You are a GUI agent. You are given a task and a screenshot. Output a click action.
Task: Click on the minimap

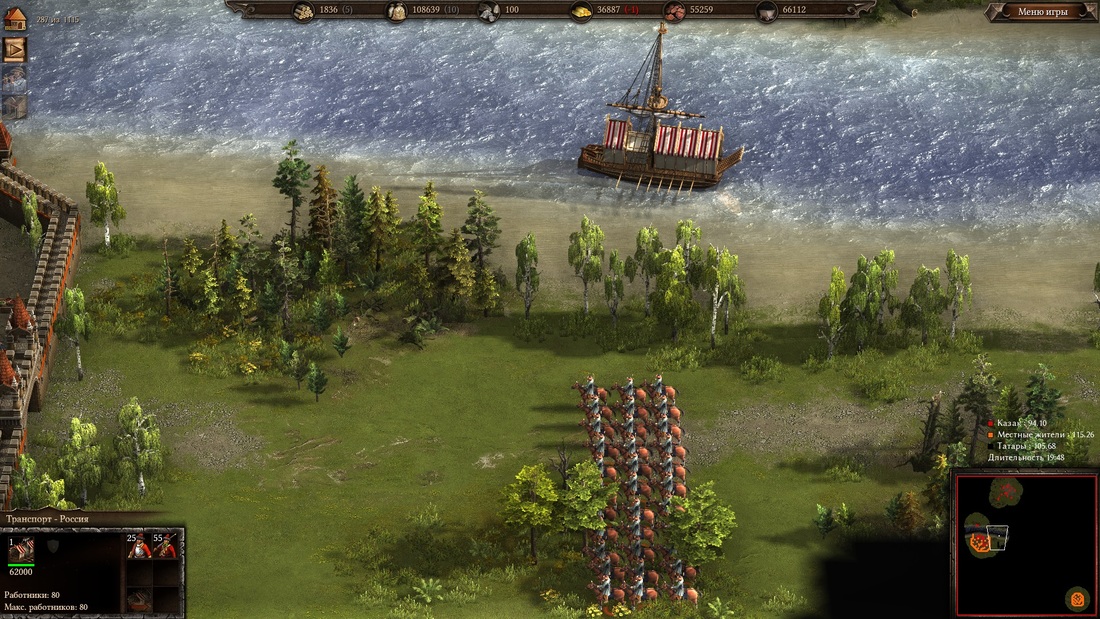(x=1025, y=543)
